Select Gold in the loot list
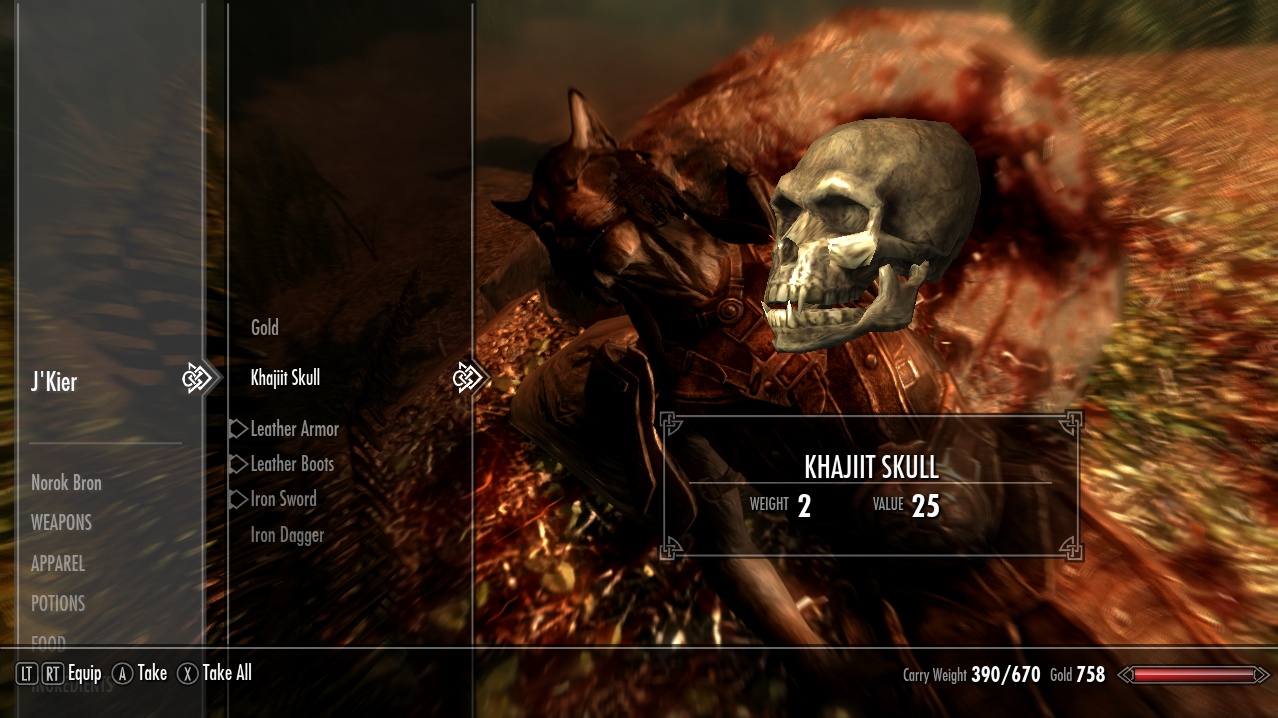The image size is (1278, 718). coord(265,328)
